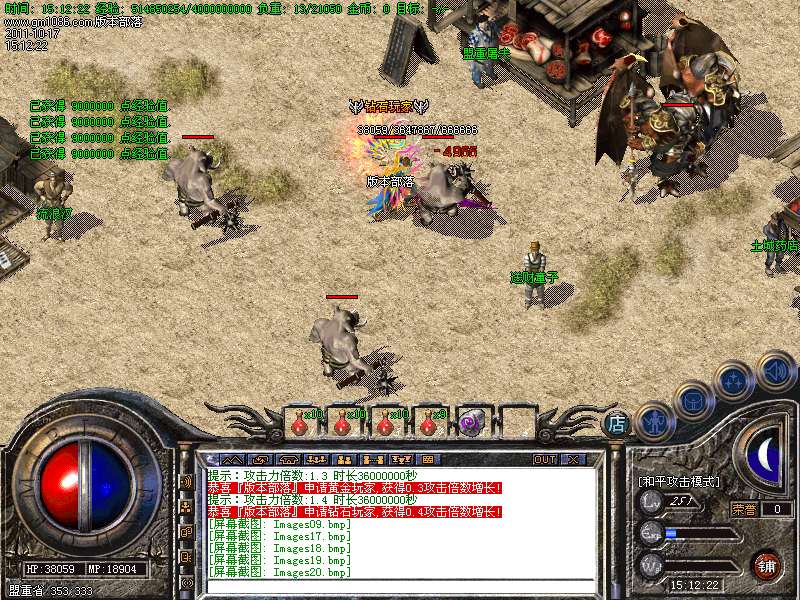Toggle sound with the speaker icon
The image size is (800, 600).
(x=775, y=370)
